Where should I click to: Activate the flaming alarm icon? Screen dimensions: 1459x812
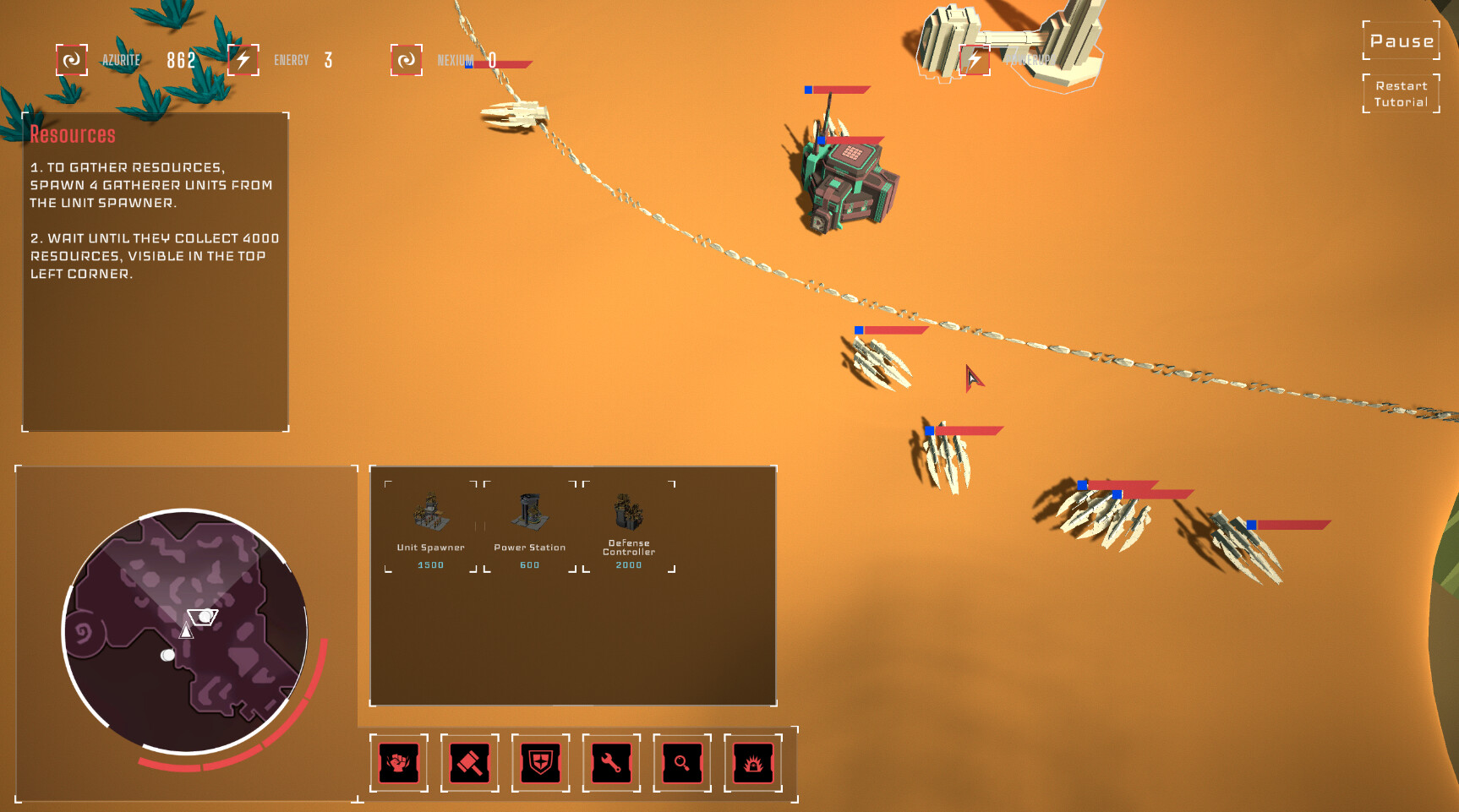(754, 763)
